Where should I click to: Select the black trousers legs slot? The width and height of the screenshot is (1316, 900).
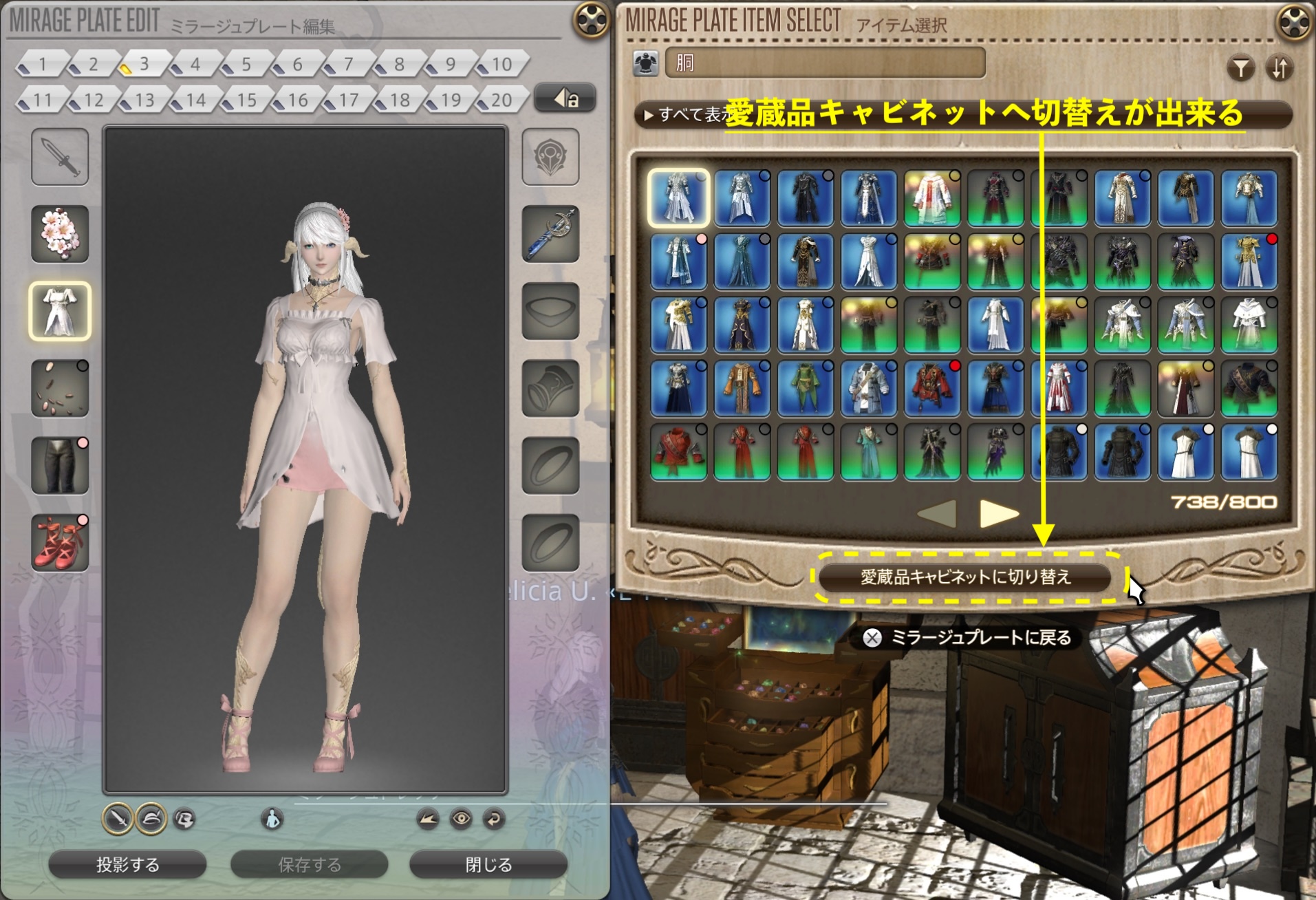point(60,465)
